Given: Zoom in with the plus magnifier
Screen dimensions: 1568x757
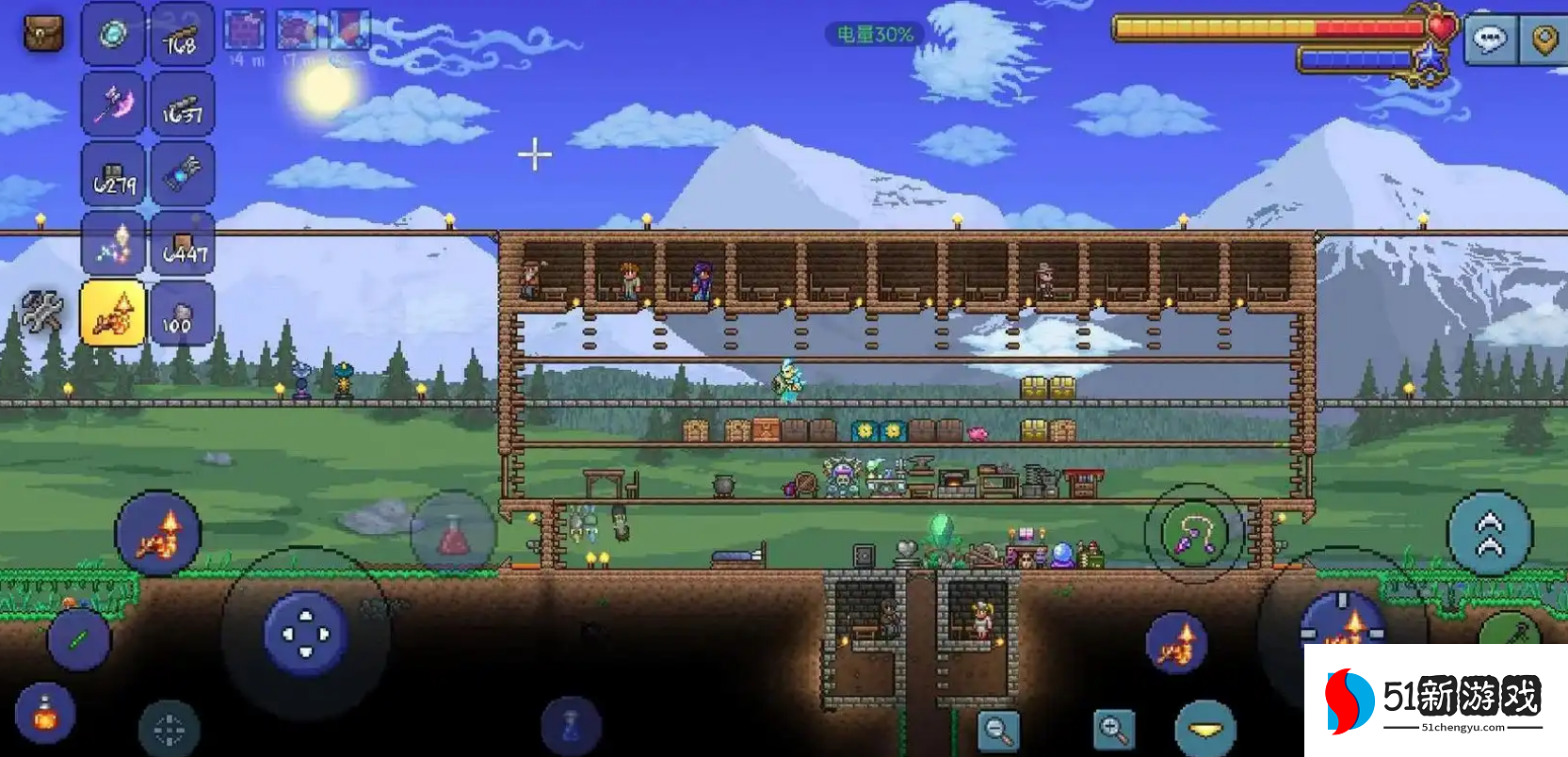Looking at the screenshot, I should [1114, 730].
